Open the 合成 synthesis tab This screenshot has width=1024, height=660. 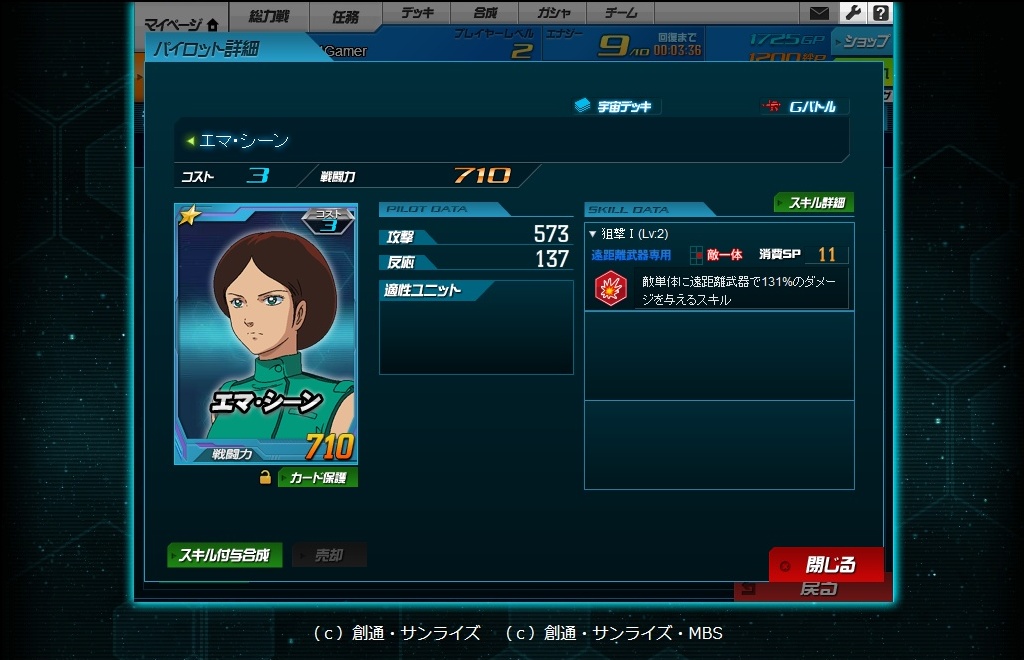tap(485, 14)
